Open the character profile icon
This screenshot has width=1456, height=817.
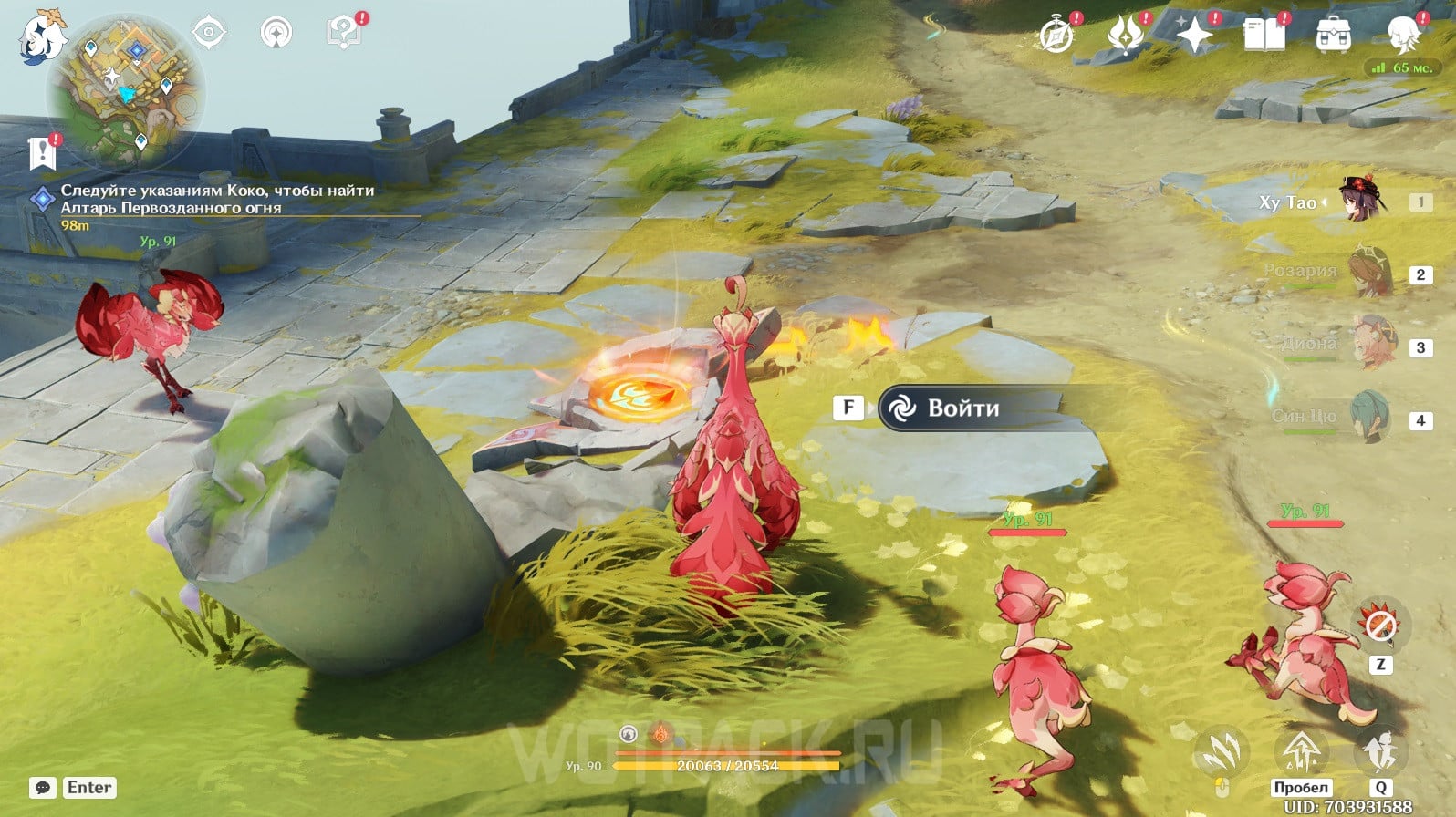tap(1402, 36)
